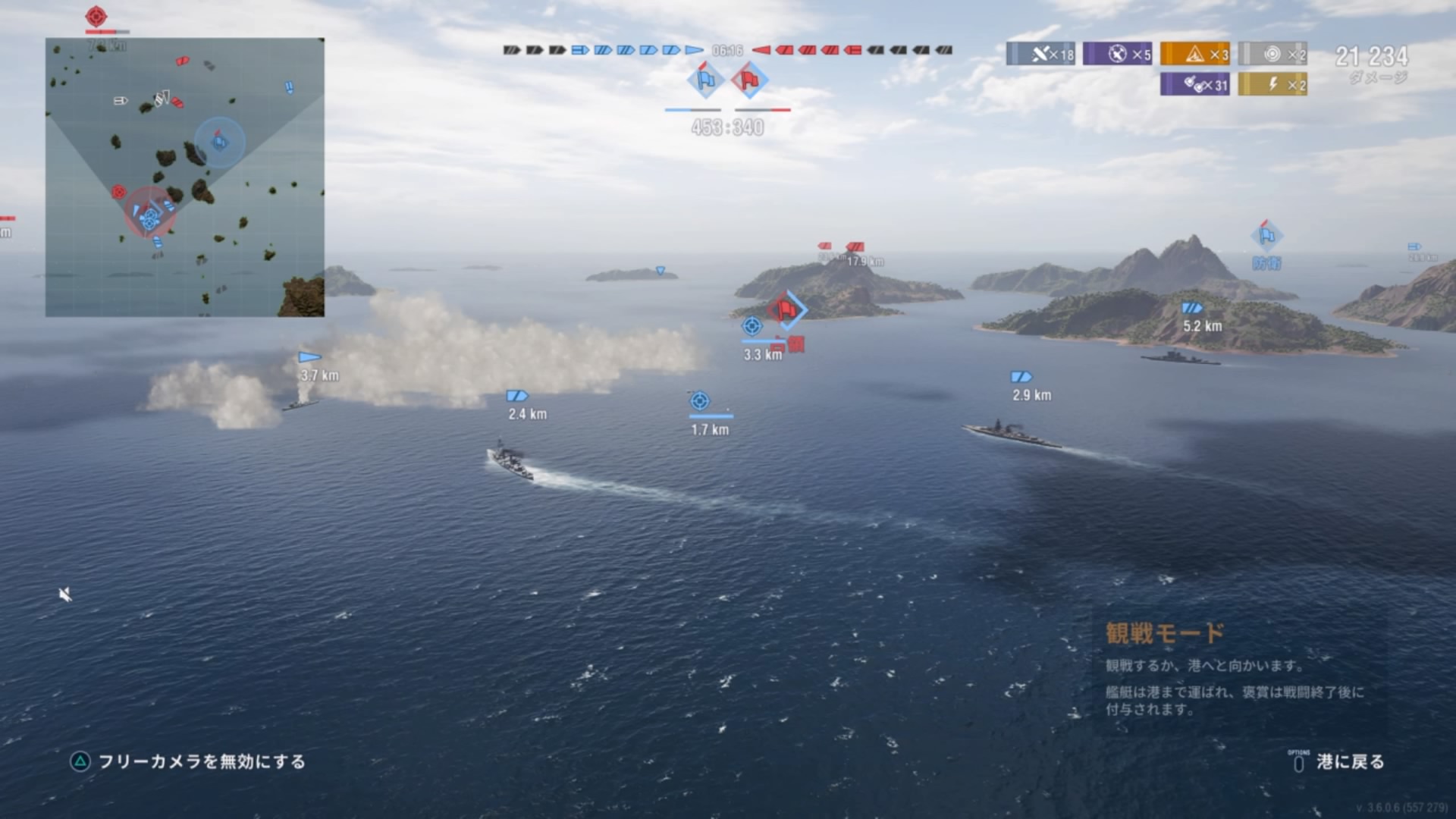Image resolution: width=1456 pixels, height=819 pixels.
Task: Click the blue base circle on the minimap
Action: (x=219, y=142)
